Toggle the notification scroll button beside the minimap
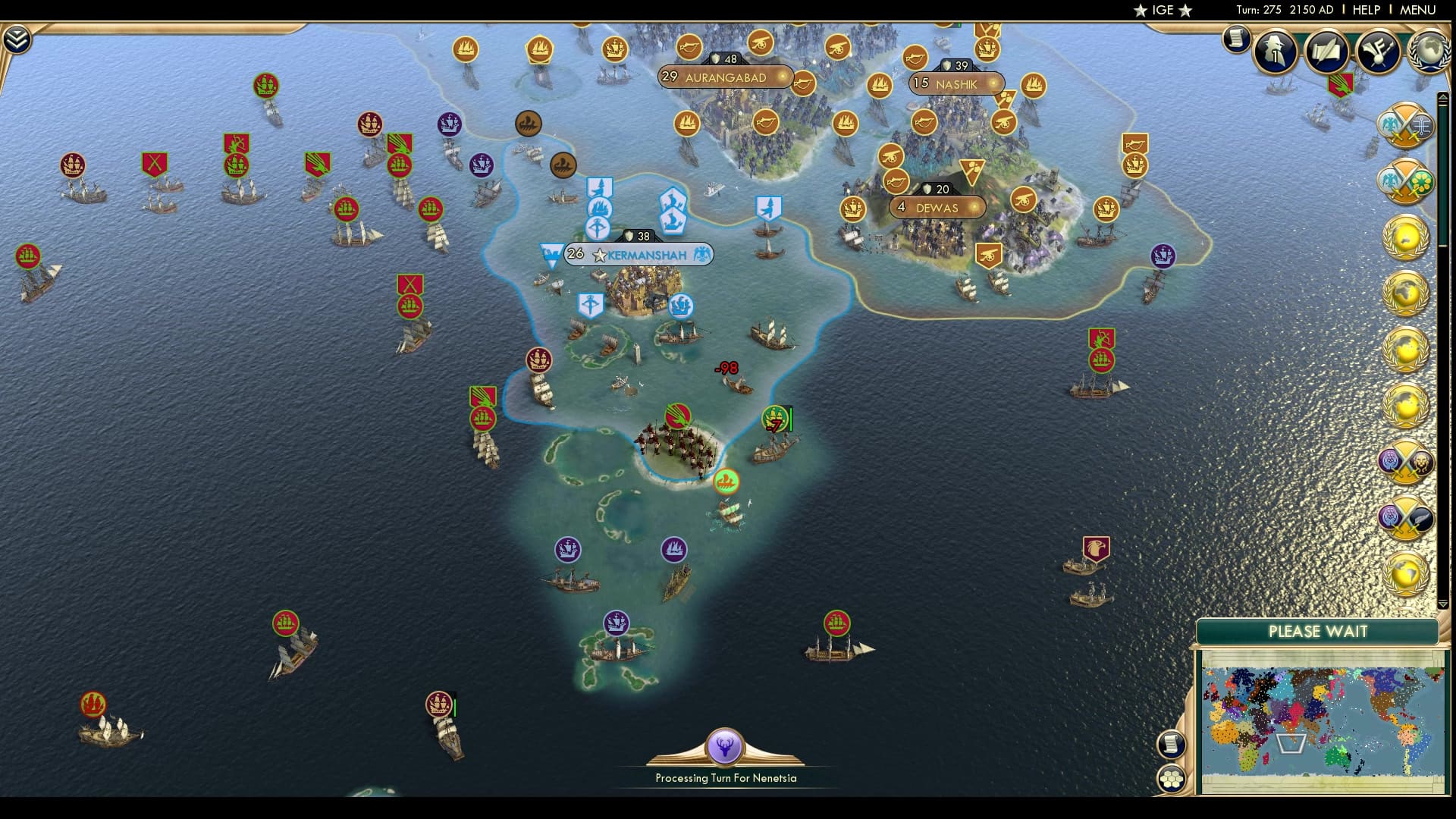Viewport: 1456px width, 819px height. [x=1172, y=743]
